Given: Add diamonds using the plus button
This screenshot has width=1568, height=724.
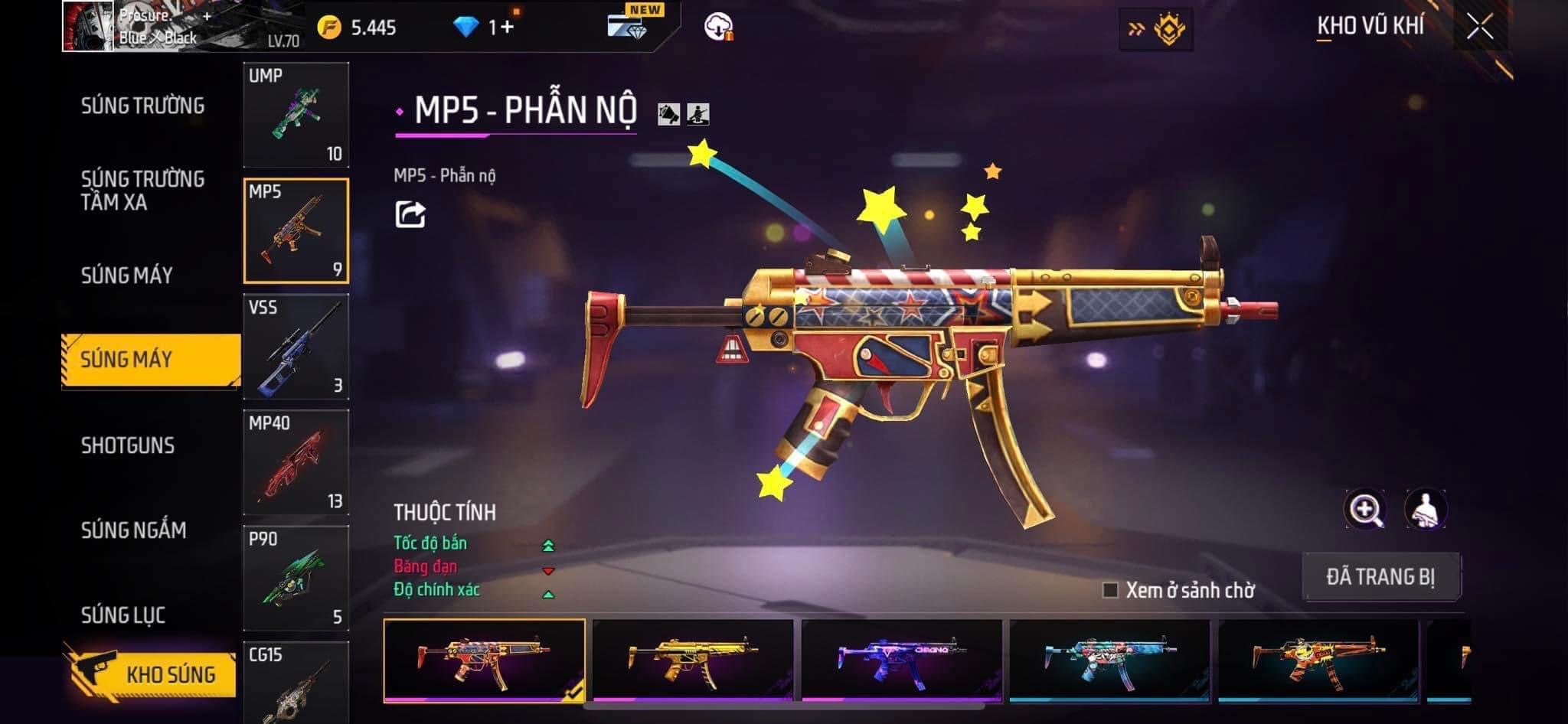Looking at the screenshot, I should tap(506, 28).
